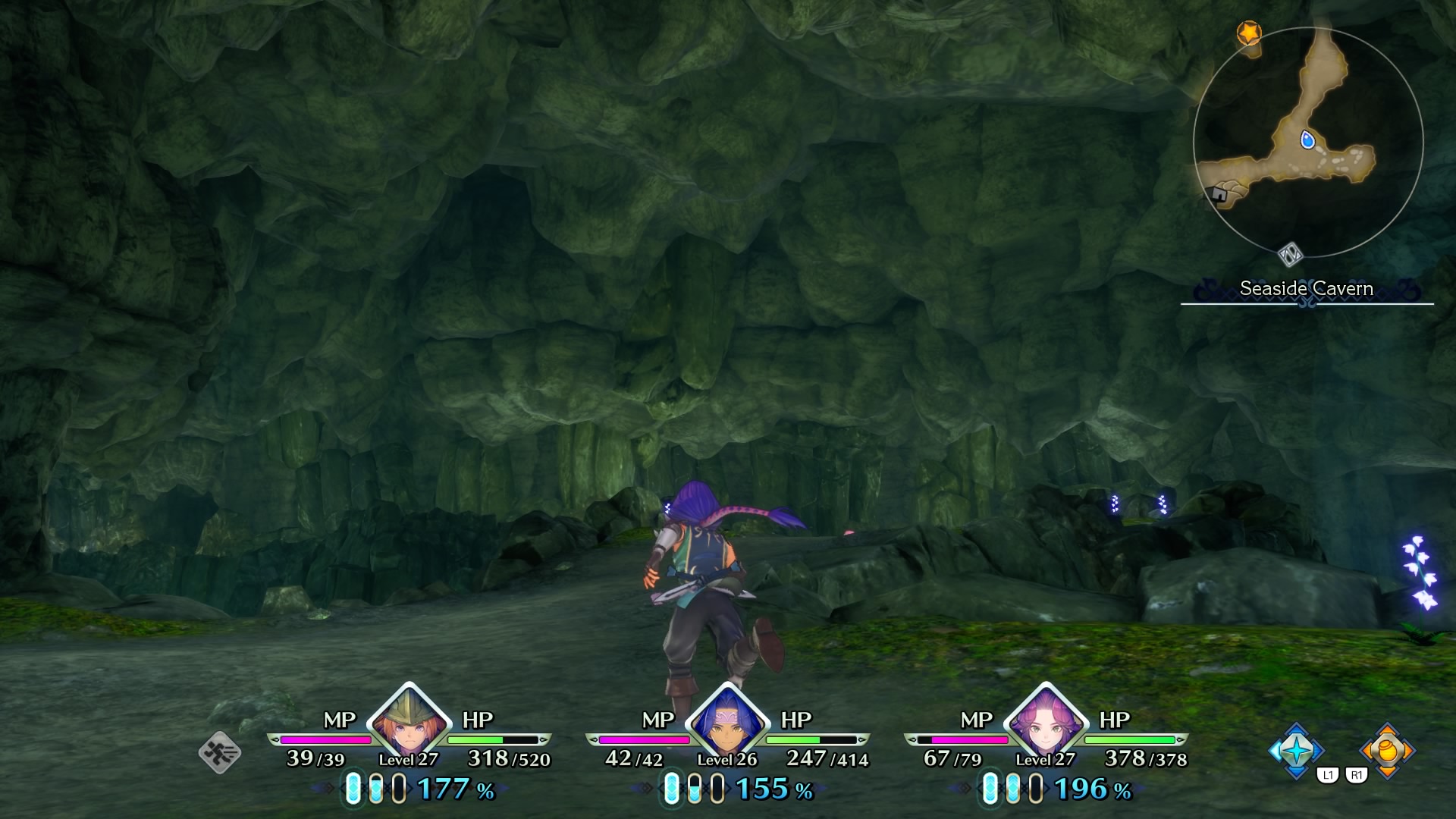This screenshot has width=1456, height=819.
Task: Click the dark exit marker on minimap
Action: coord(1219,195)
